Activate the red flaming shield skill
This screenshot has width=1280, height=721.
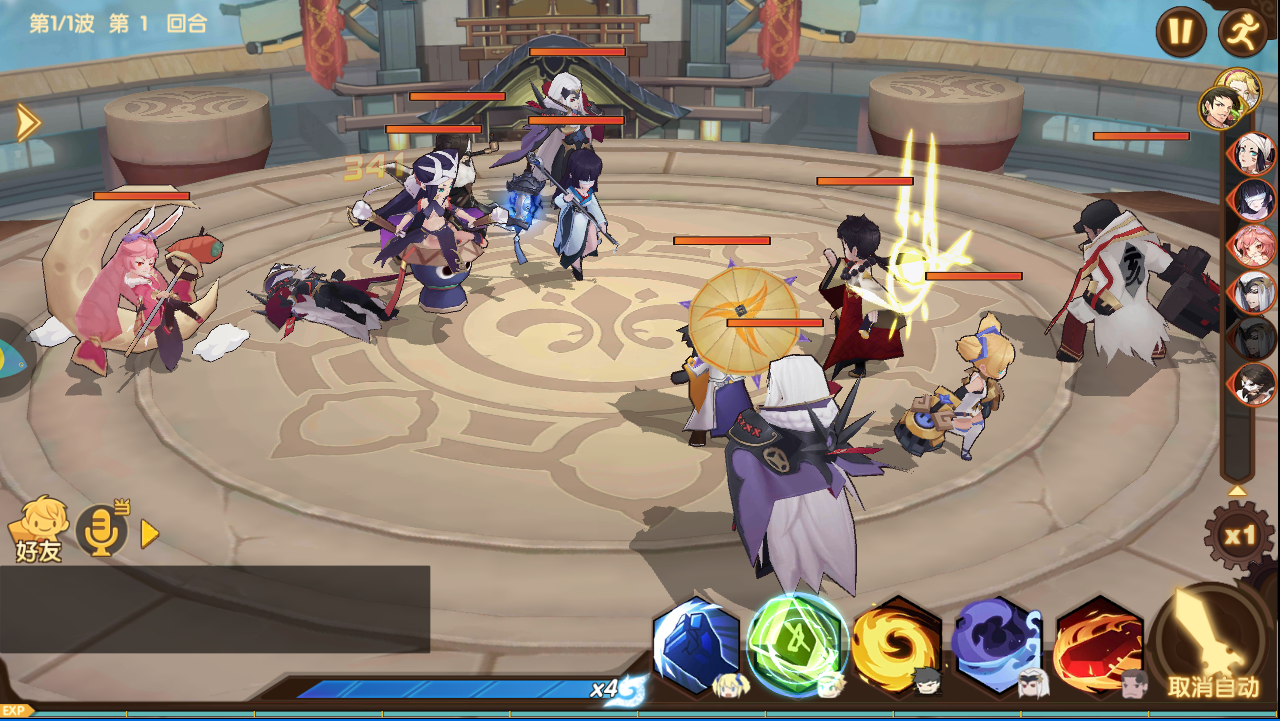[x=1099, y=645]
